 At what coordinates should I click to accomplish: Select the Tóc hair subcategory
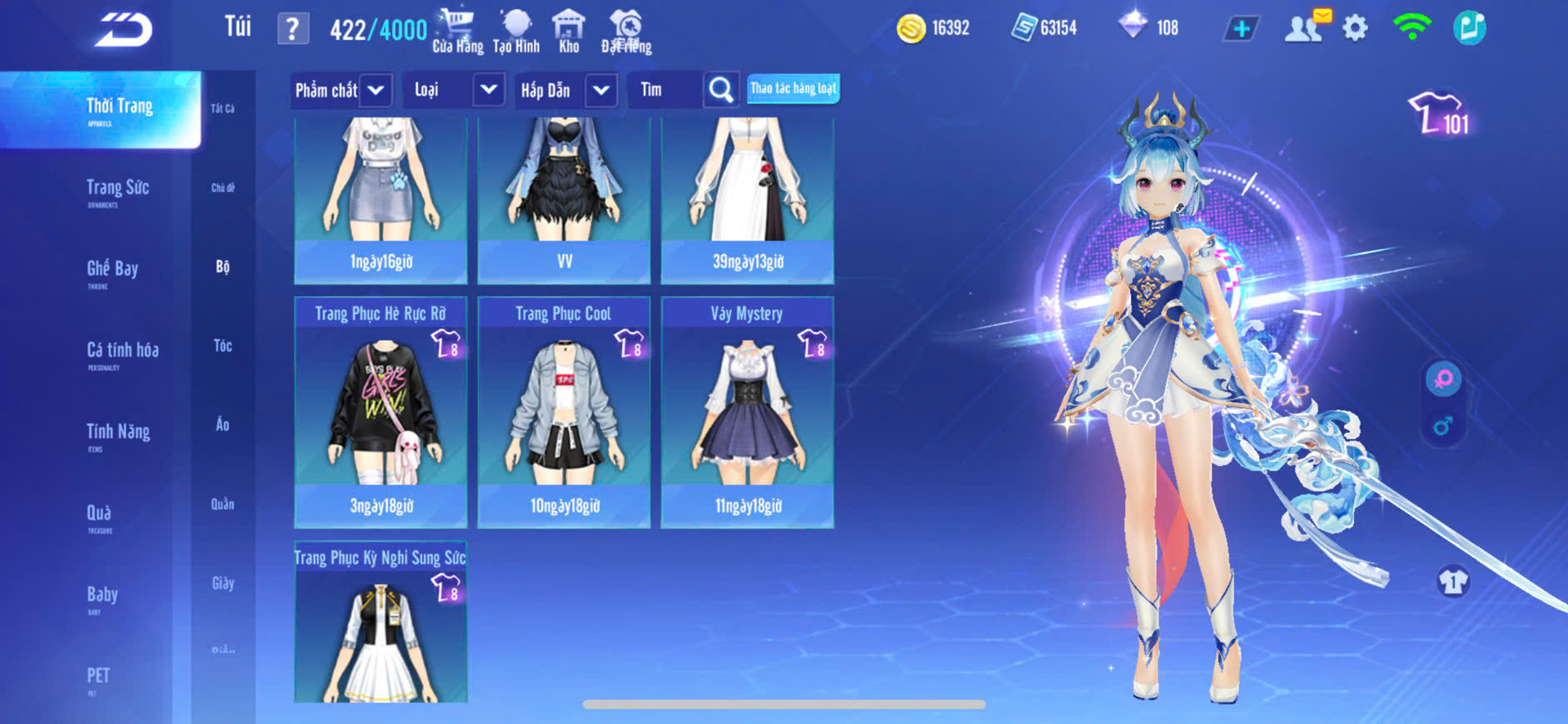[x=222, y=345]
